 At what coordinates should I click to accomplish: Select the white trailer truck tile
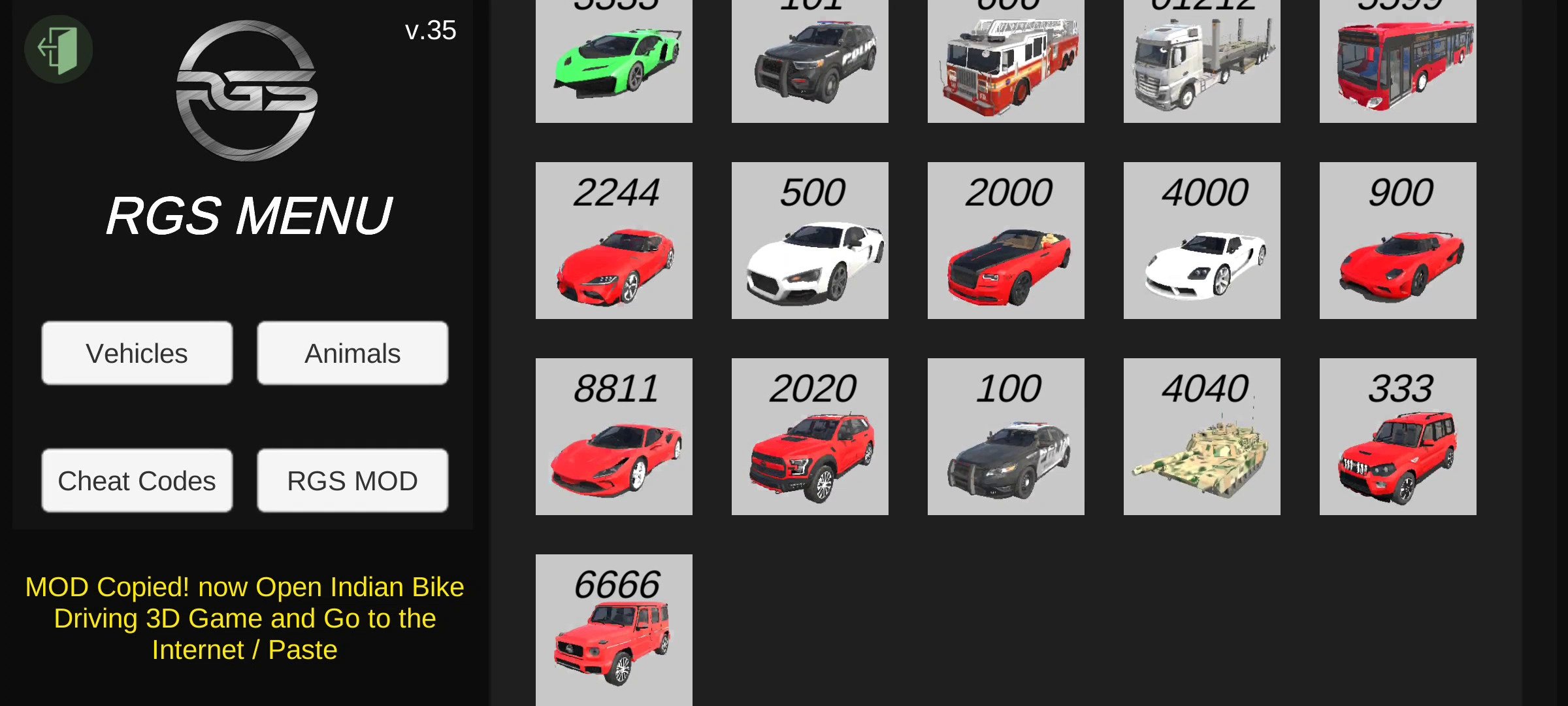[1202, 61]
